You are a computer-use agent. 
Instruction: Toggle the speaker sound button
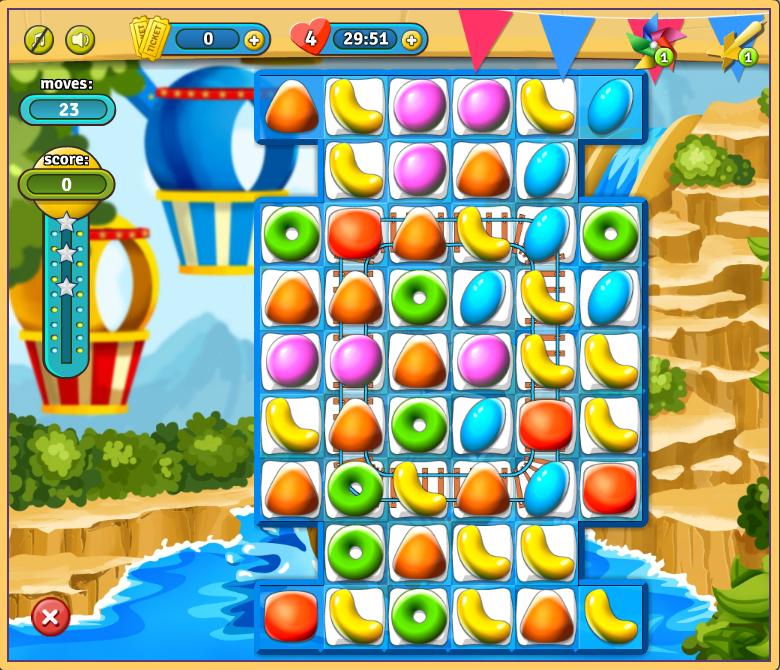click(80, 40)
